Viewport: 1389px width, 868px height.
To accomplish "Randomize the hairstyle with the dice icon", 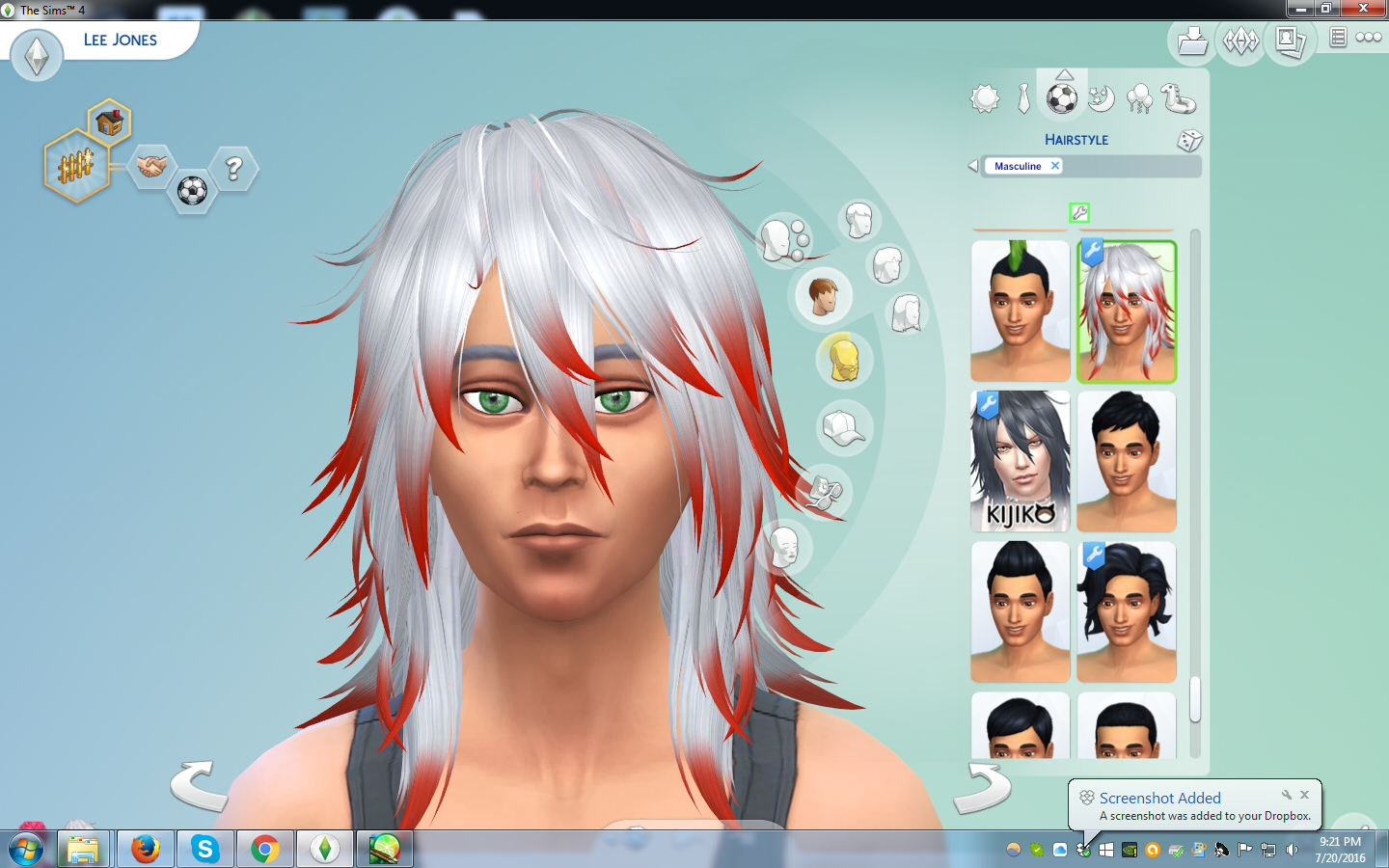I will click(x=1190, y=141).
